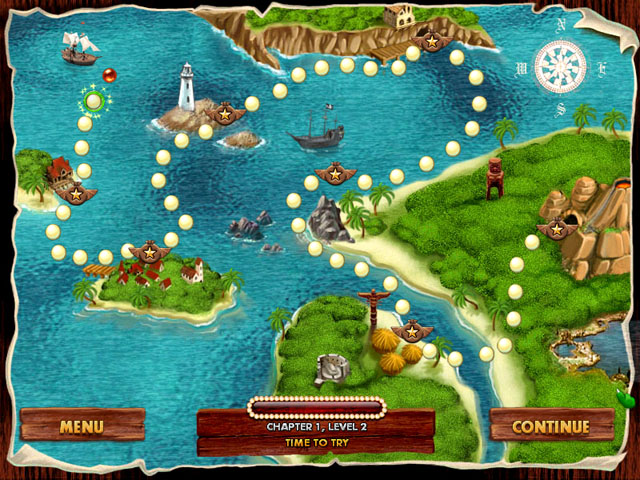Choose the star badge above the straw huts
The height and width of the screenshot is (480, 640).
(411, 331)
